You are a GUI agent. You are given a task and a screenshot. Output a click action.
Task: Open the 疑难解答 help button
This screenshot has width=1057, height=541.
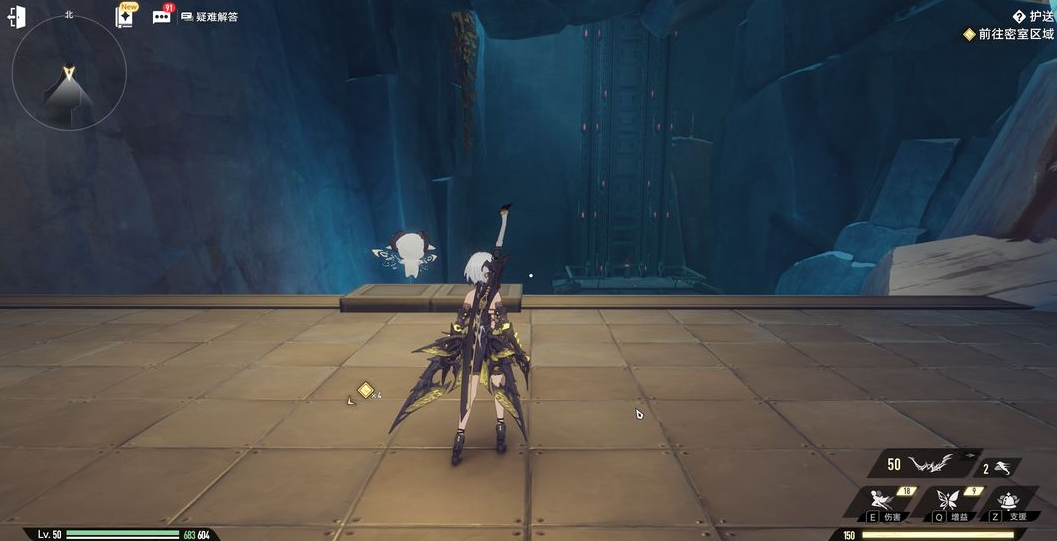tap(209, 16)
